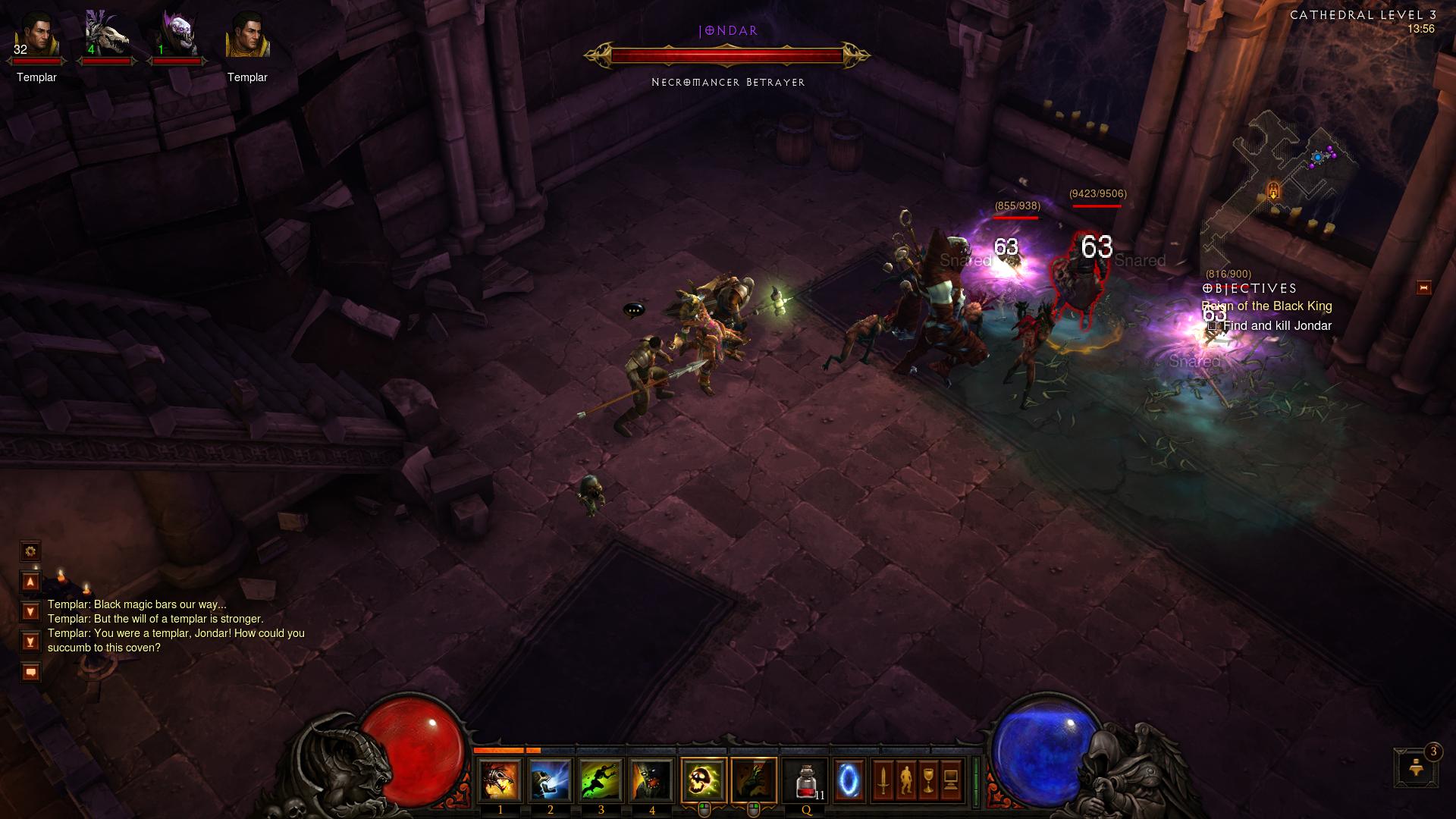The height and width of the screenshot is (819, 1456).
Task: Open the notification icon showing 3
Action: click(1414, 767)
